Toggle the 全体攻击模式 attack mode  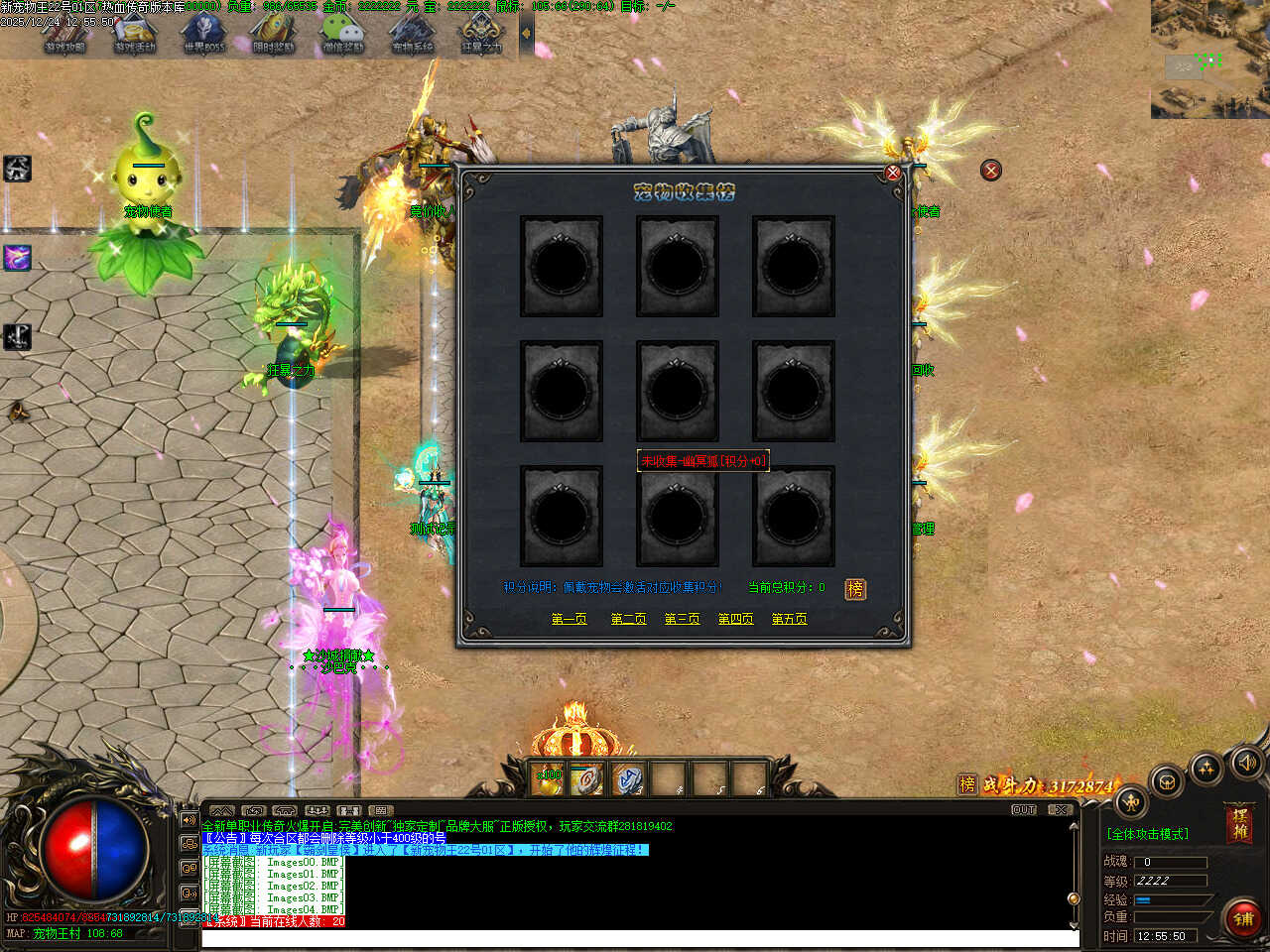[x=1148, y=834]
